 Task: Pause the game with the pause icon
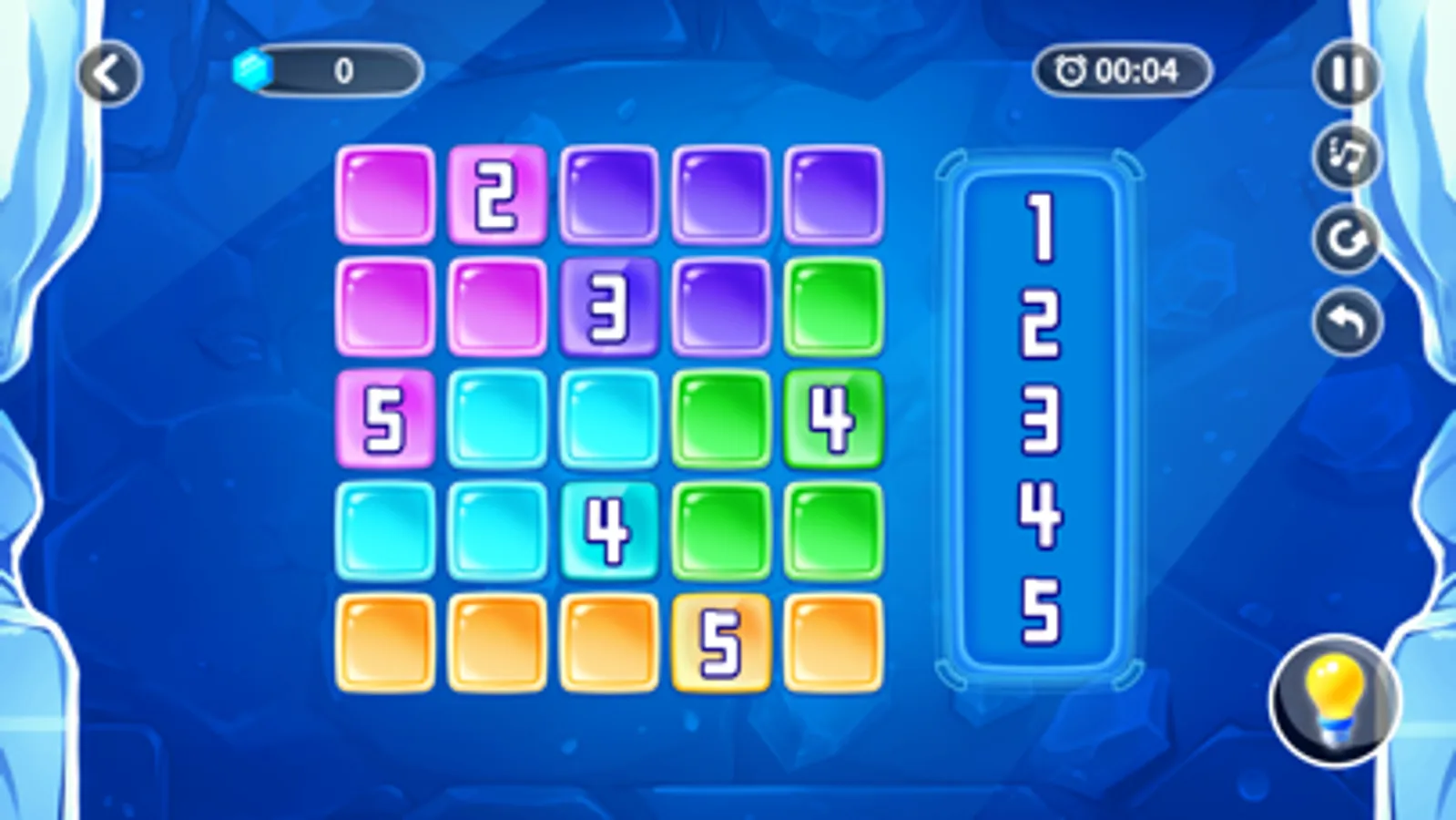click(x=1346, y=72)
